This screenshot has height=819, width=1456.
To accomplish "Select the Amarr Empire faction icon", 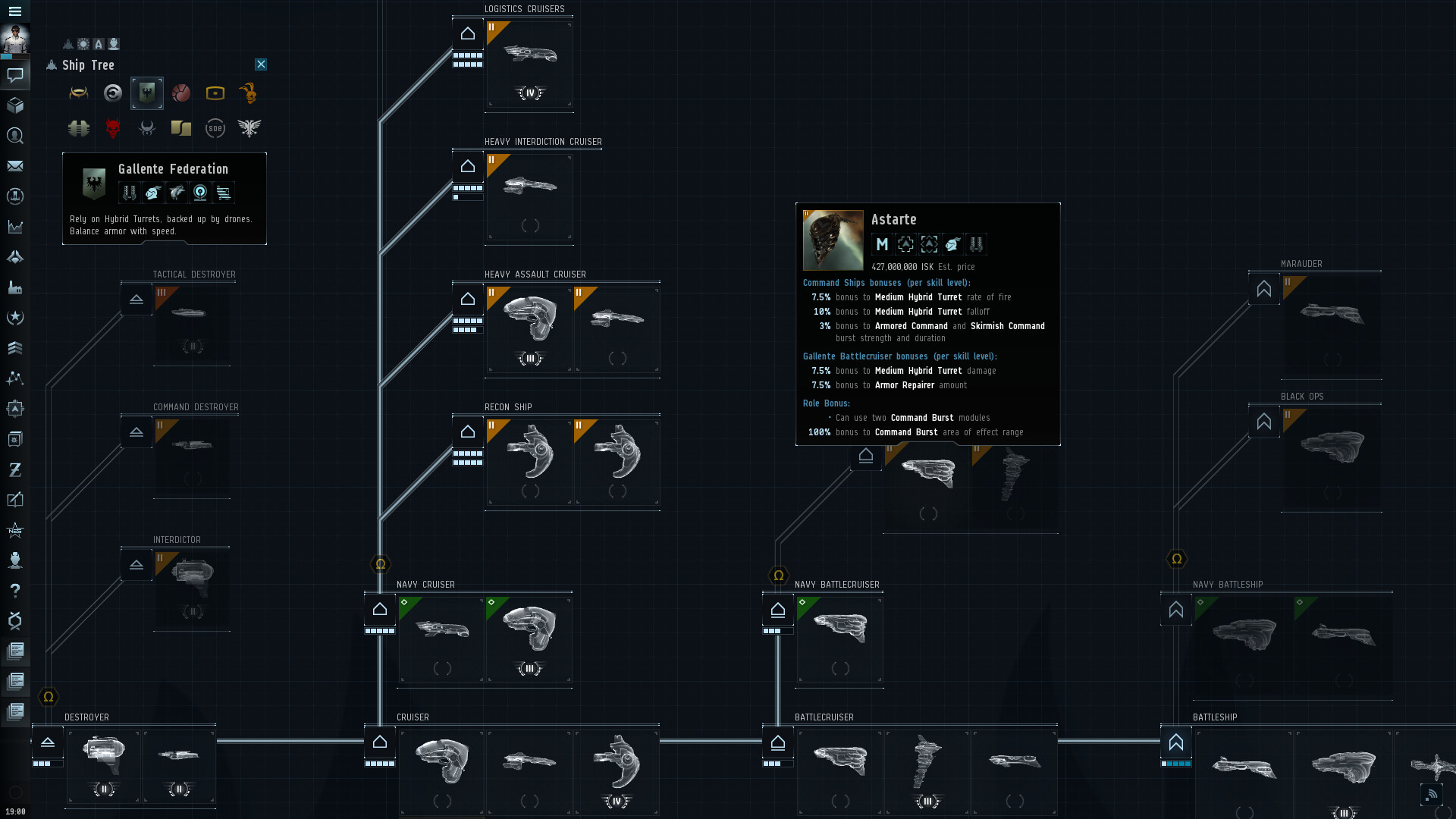I will 79,93.
